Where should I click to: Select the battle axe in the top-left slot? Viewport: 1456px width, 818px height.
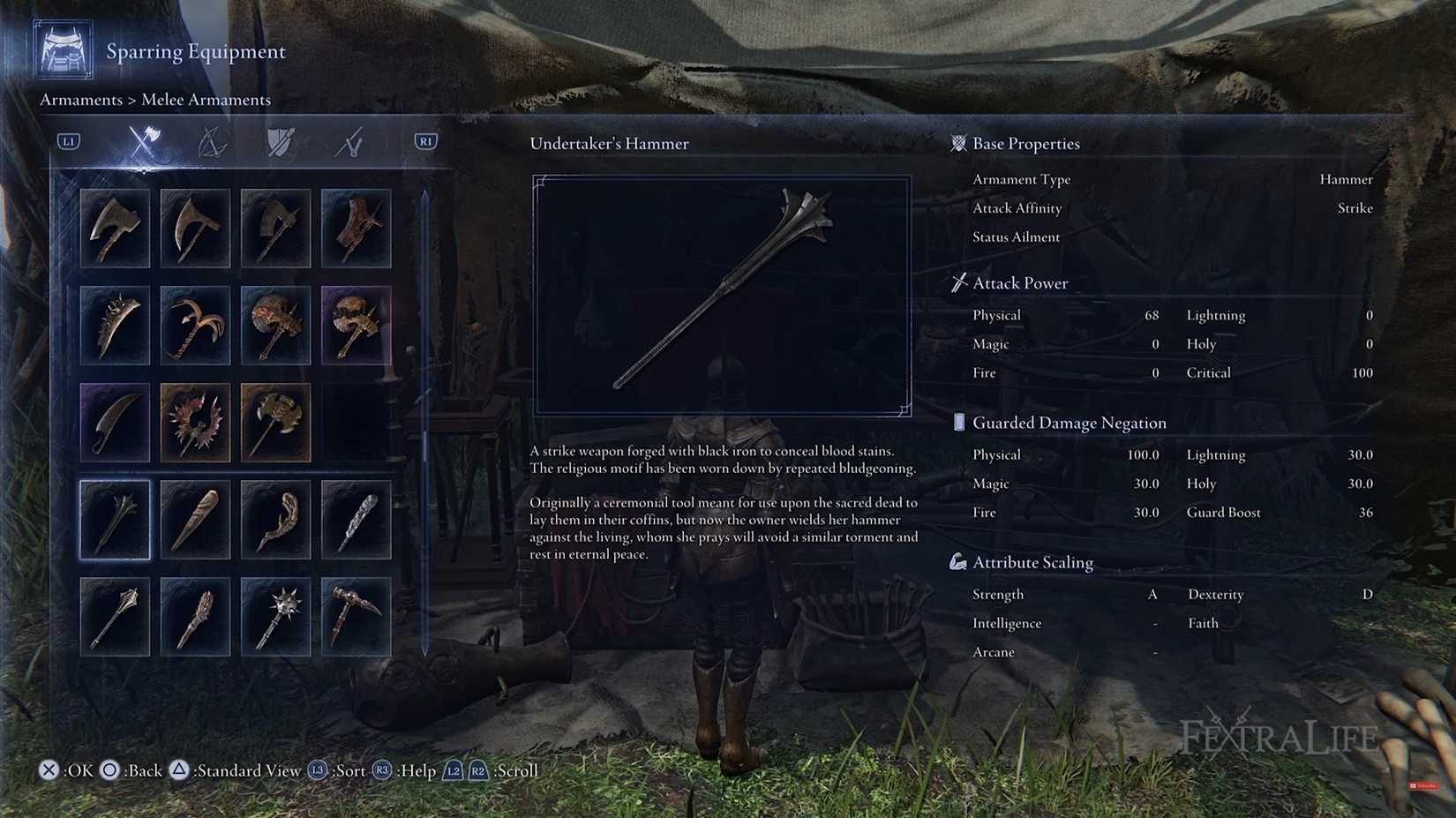115,229
